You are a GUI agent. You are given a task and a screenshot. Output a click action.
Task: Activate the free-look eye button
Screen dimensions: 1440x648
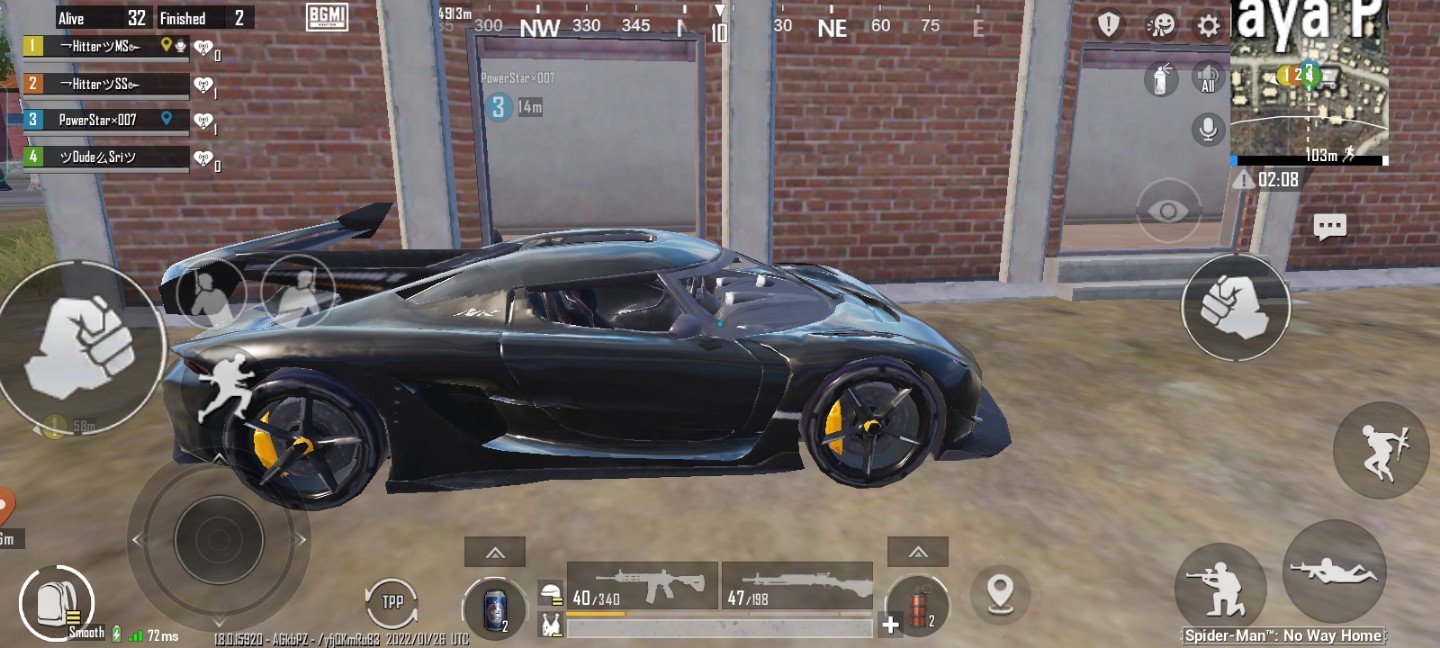(1169, 210)
